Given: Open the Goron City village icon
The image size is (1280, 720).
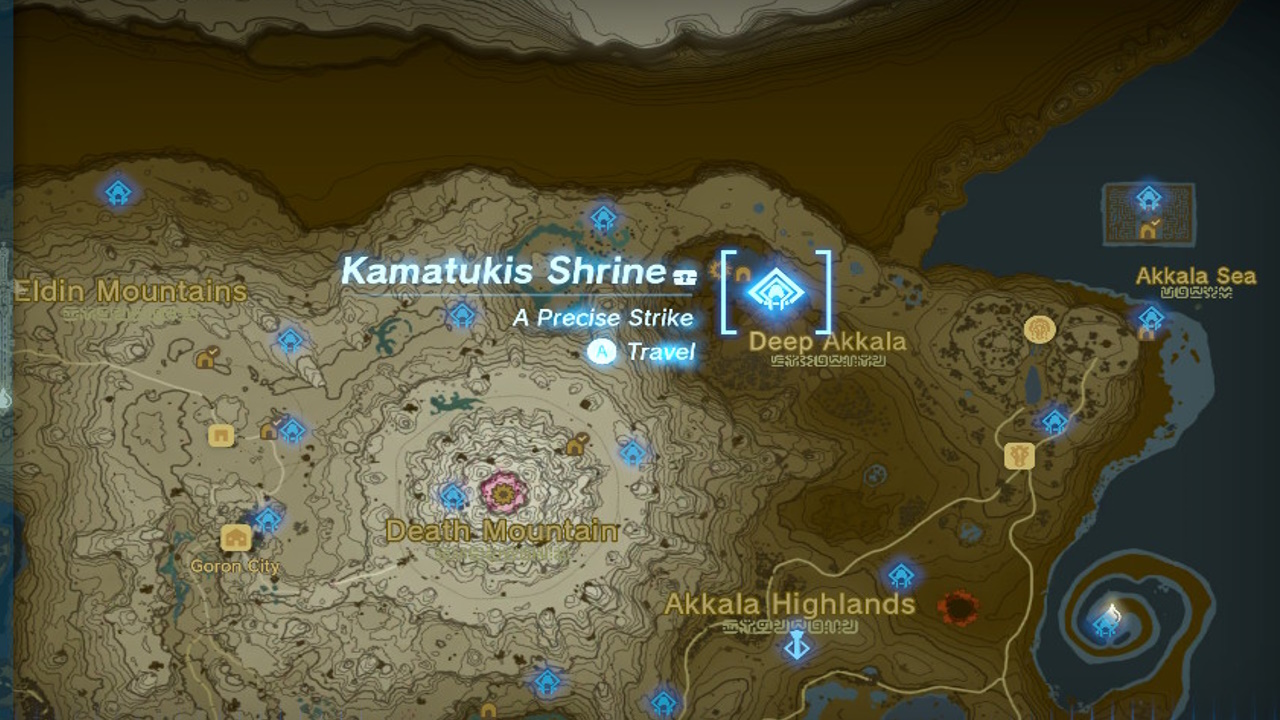Looking at the screenshot, I should click(236, 537).
